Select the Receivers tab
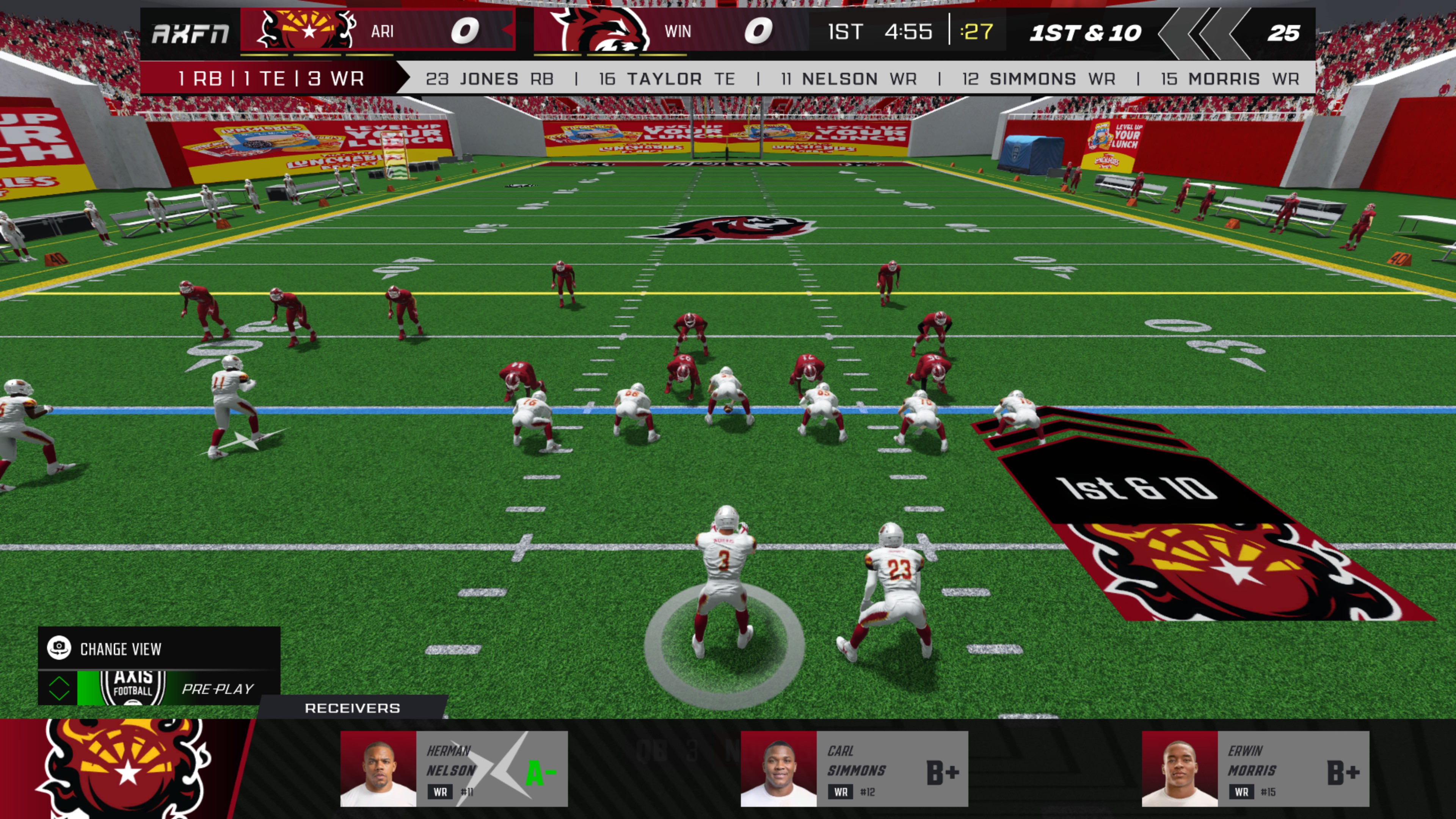 point(352,708)
